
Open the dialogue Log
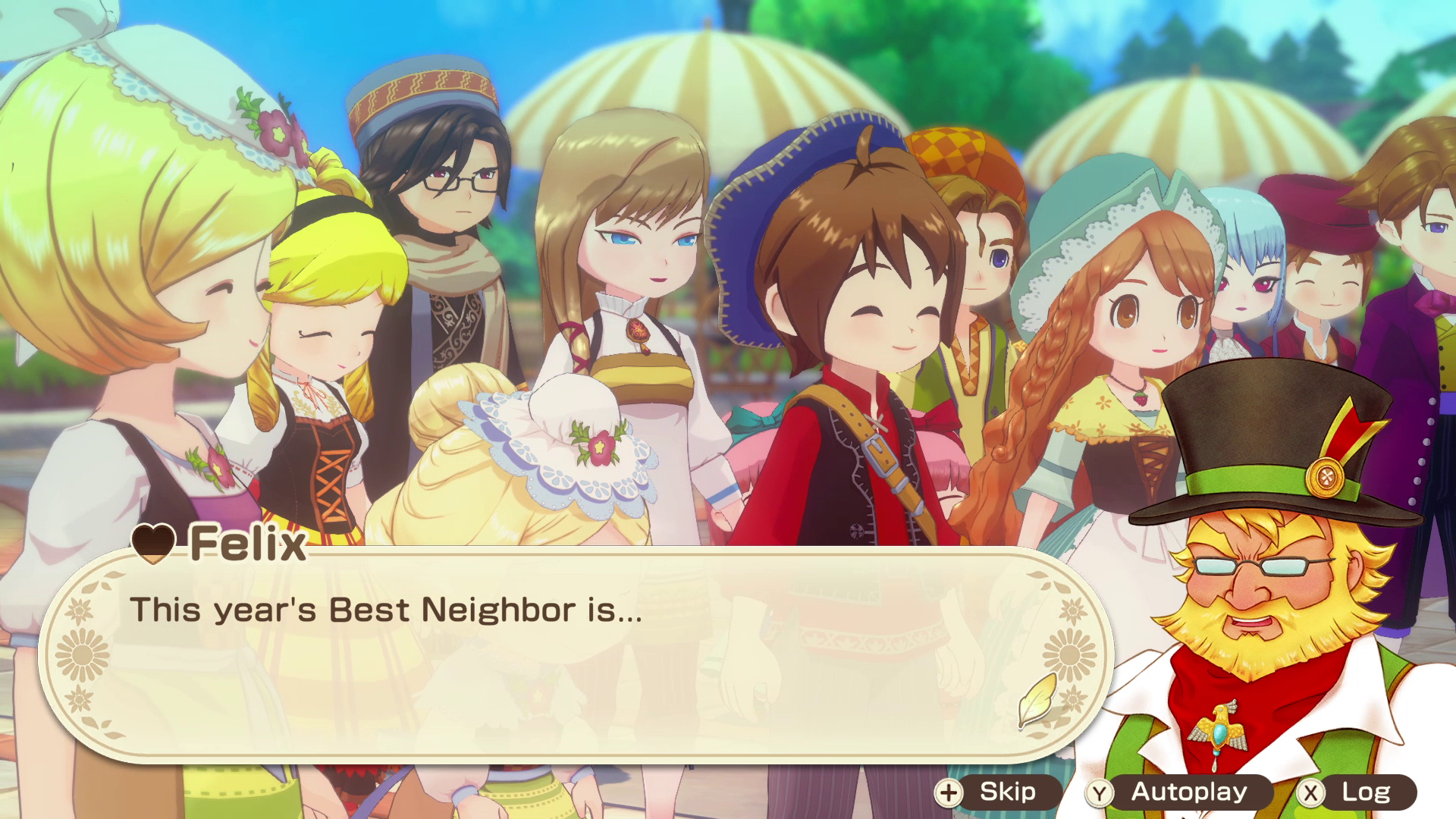point(1355,792)
